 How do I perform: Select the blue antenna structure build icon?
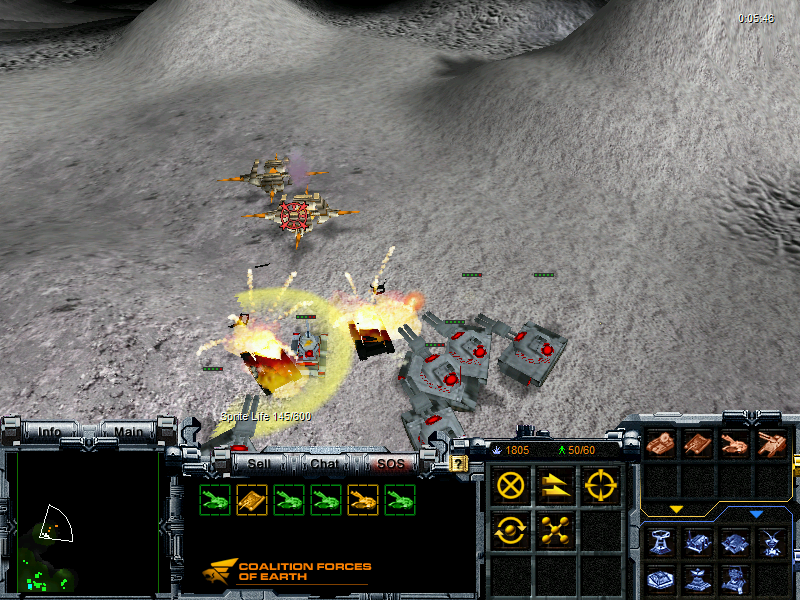[771, 543]
